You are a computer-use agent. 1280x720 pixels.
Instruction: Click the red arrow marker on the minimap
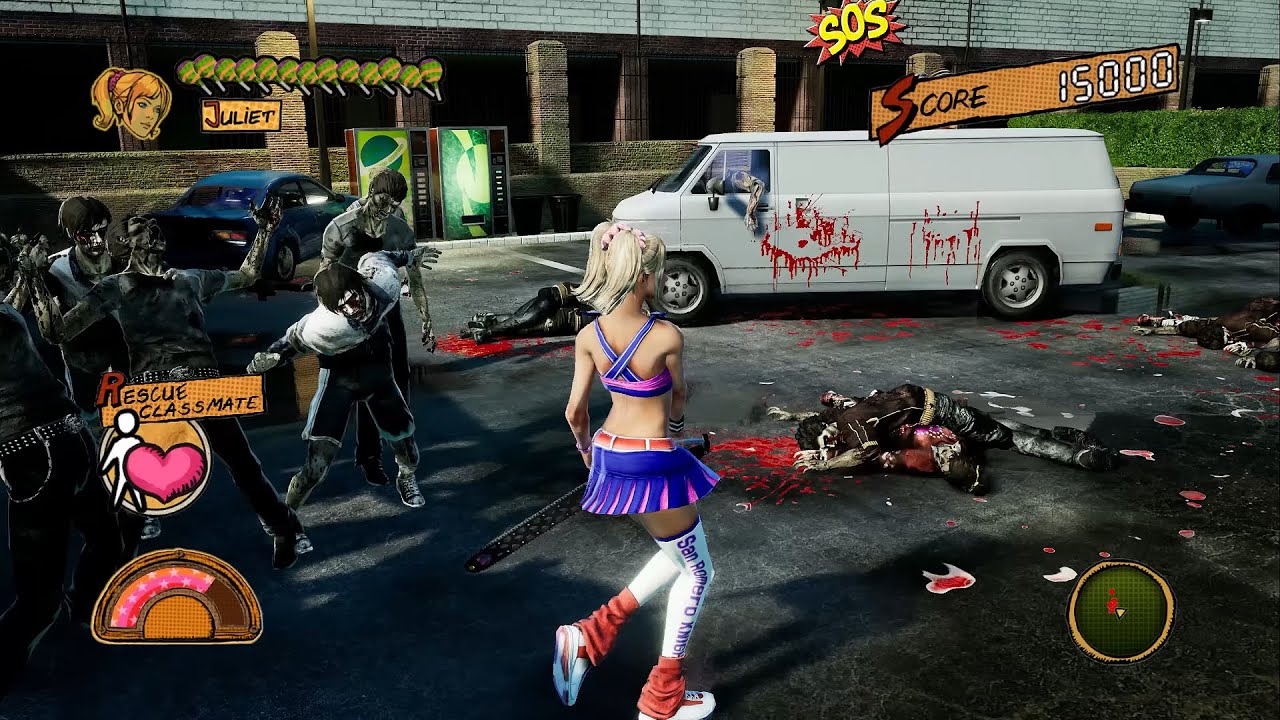pyautogui.click(x=1112, y=605)
